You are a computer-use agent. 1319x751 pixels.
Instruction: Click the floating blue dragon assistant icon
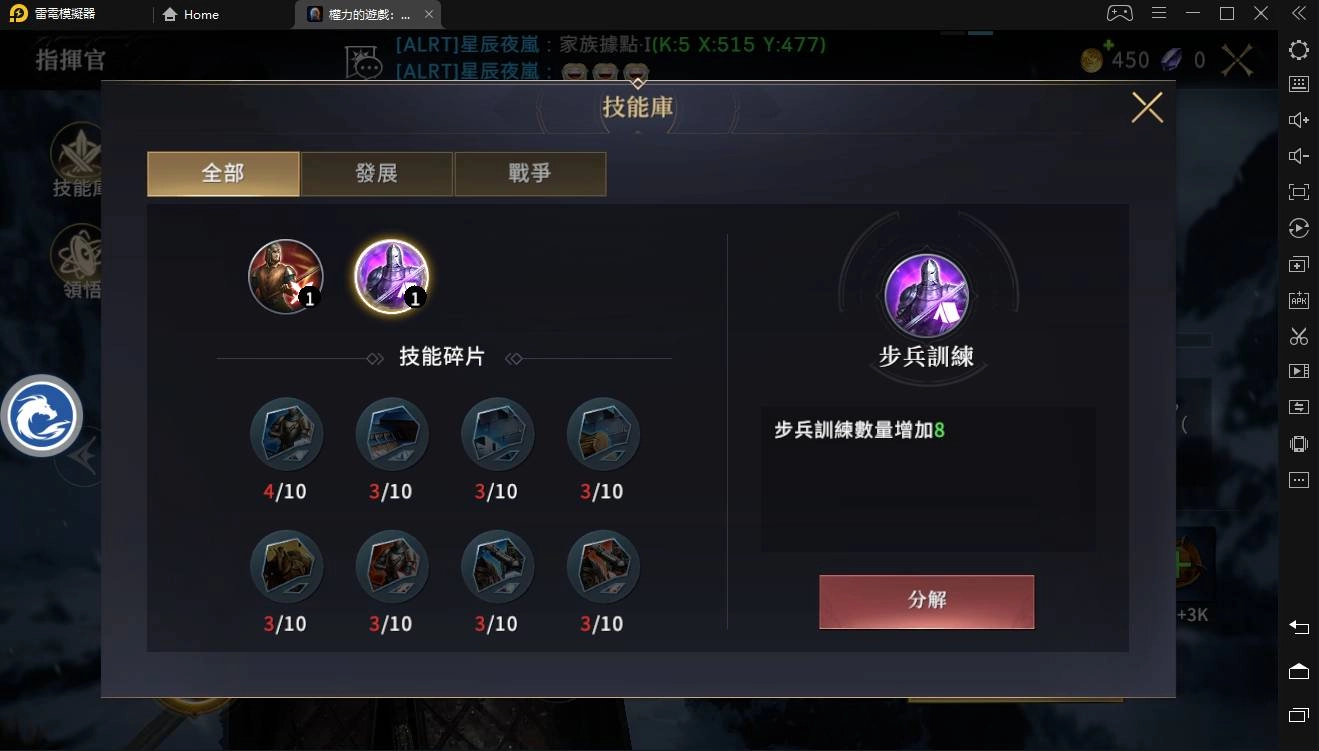pos(42,415)
